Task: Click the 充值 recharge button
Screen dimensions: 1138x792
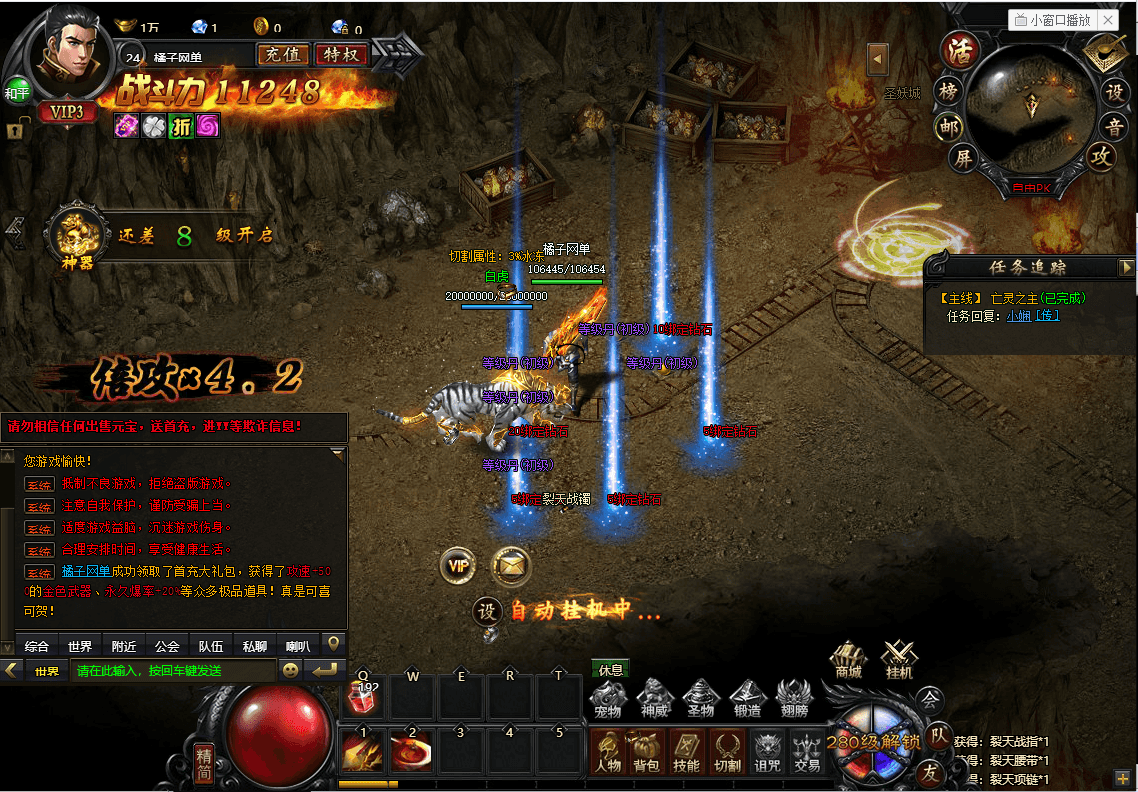Action: pos(282,54)
